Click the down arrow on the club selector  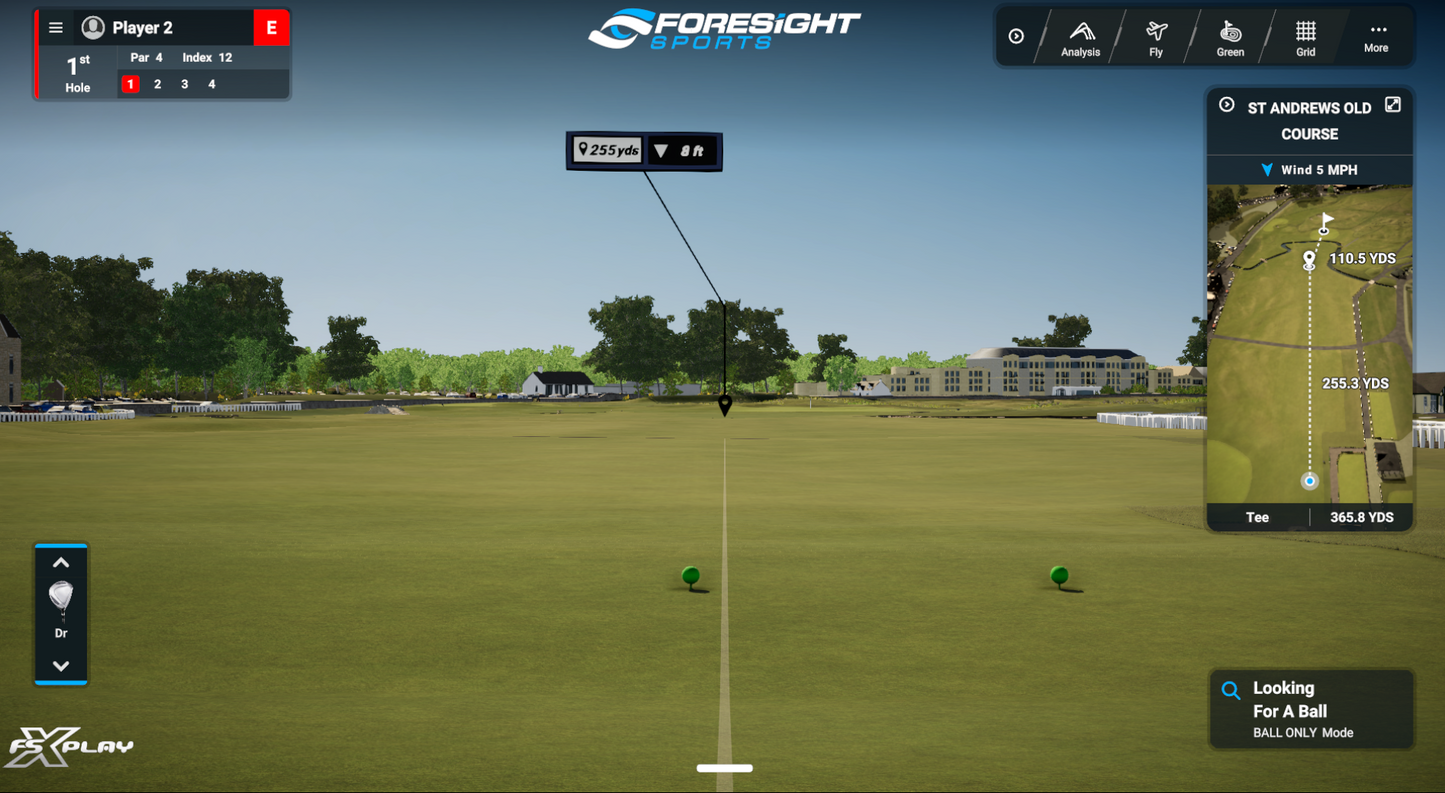(61, 664)
